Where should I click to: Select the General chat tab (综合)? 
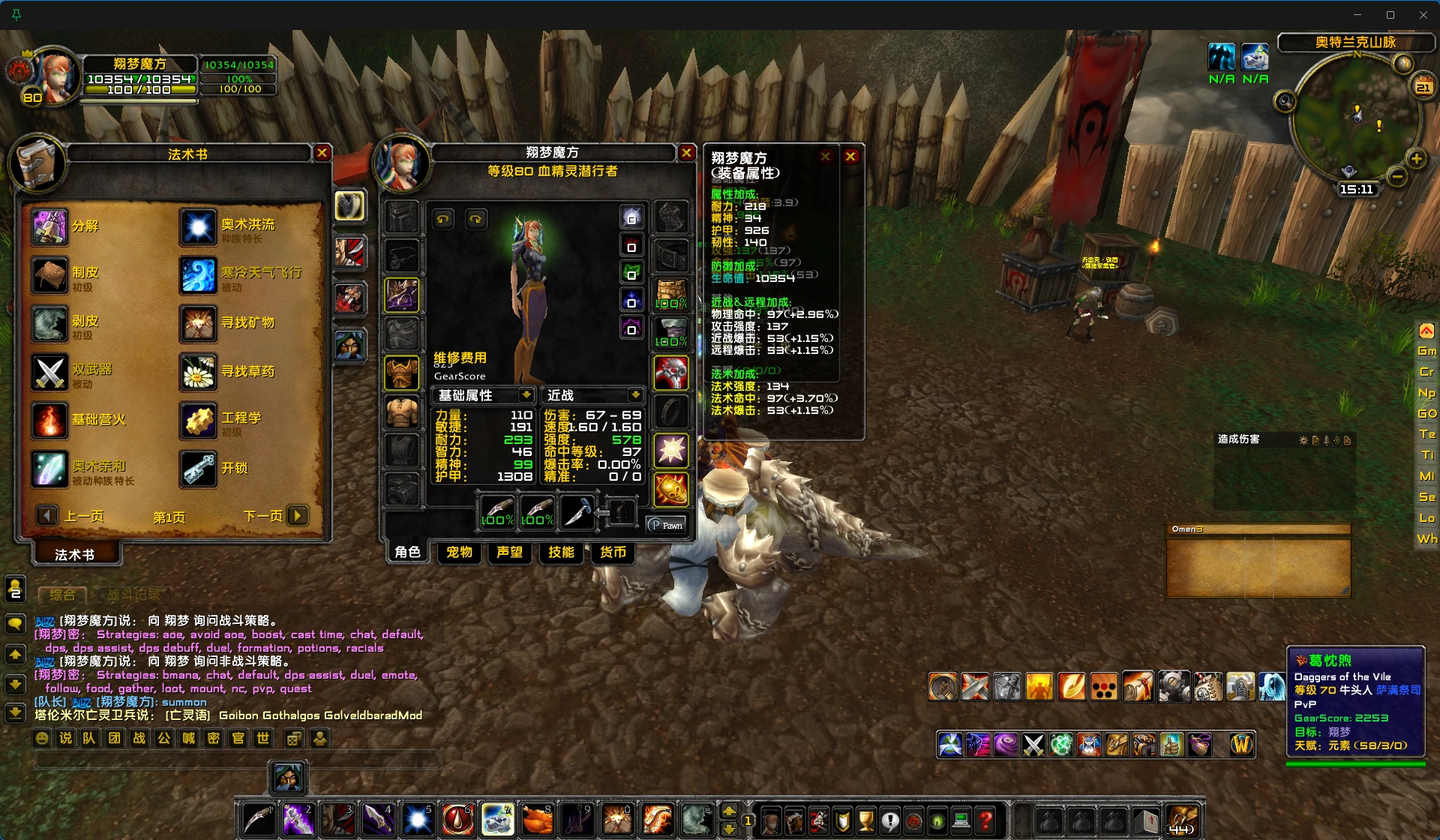62,595
